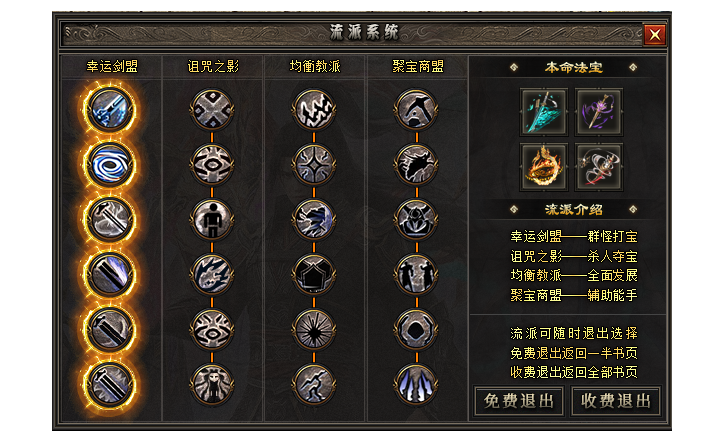
Task: Select the crossed bones skill under 诅咒之影
Action: [x=211, y=108]
